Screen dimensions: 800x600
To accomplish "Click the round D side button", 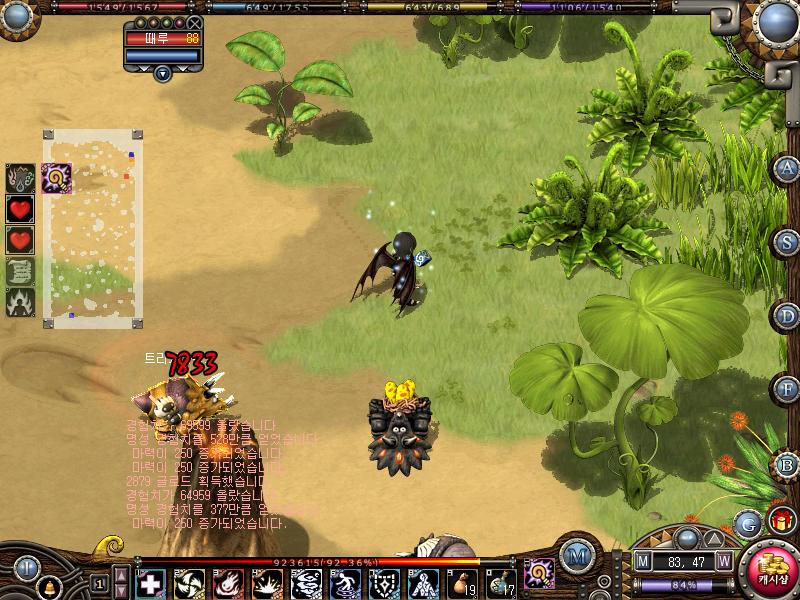I will (788, 315).
